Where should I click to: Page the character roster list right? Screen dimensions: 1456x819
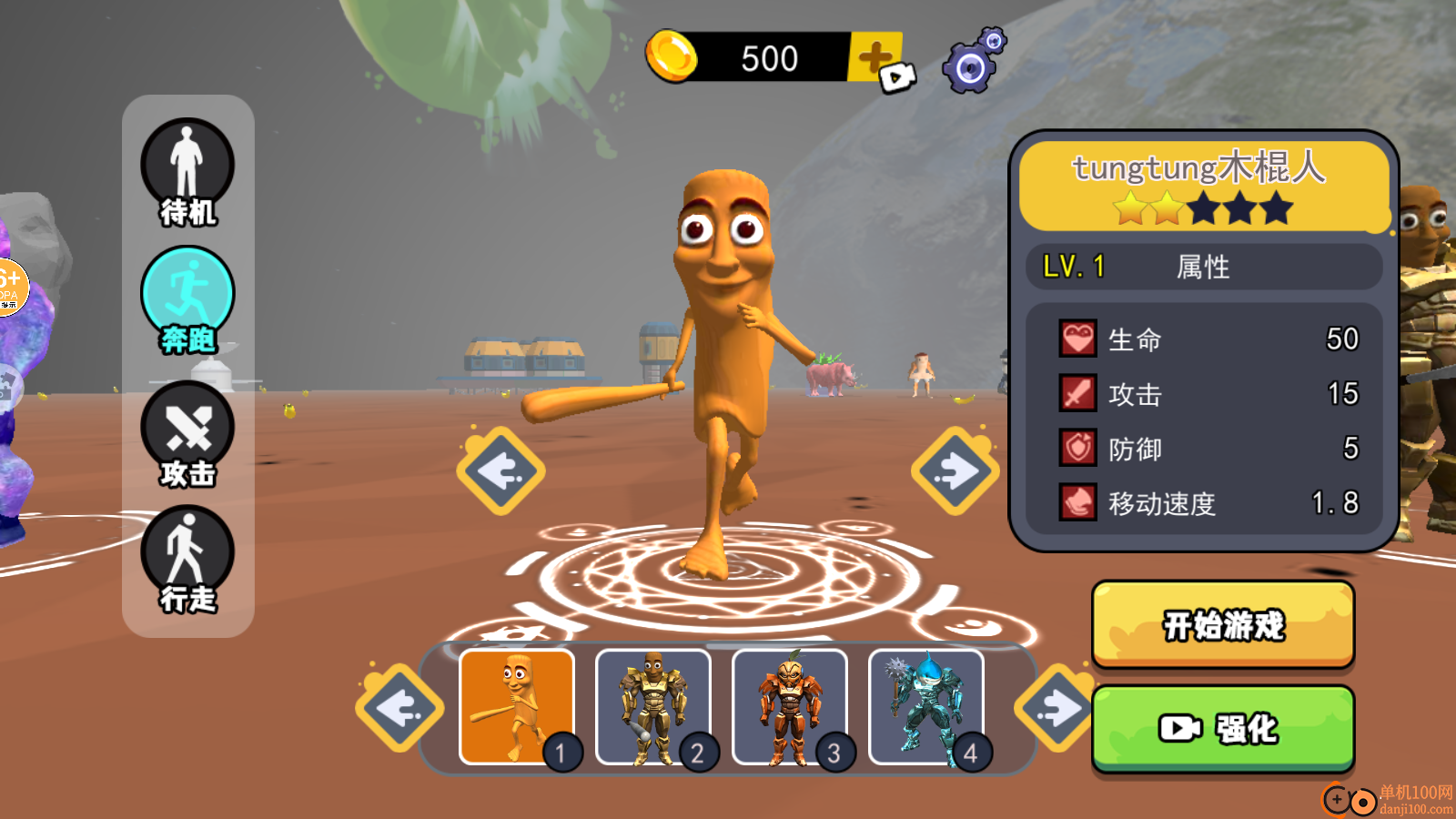click(1057, 708)
